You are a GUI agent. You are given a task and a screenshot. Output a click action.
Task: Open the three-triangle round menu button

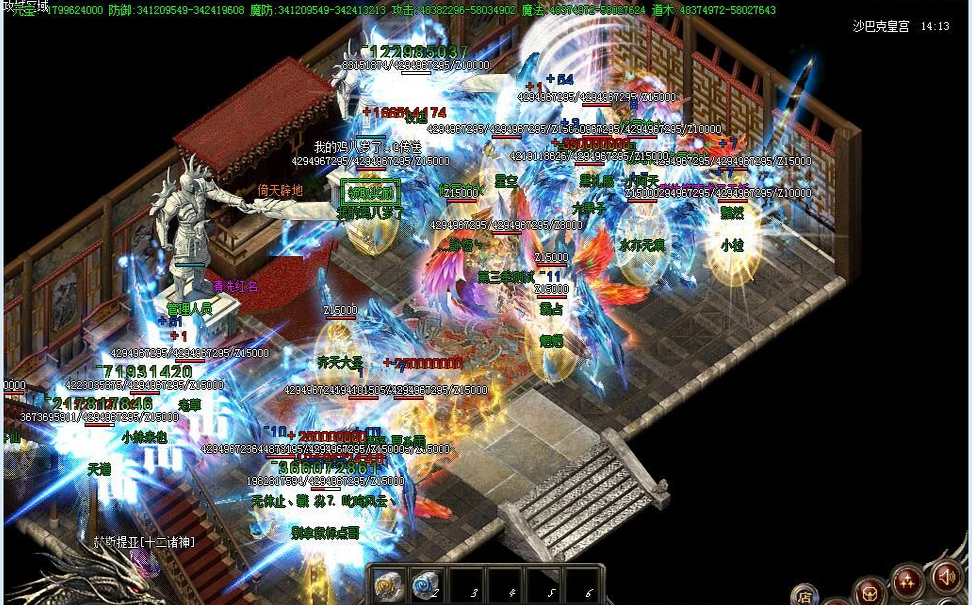click(908, 581)
